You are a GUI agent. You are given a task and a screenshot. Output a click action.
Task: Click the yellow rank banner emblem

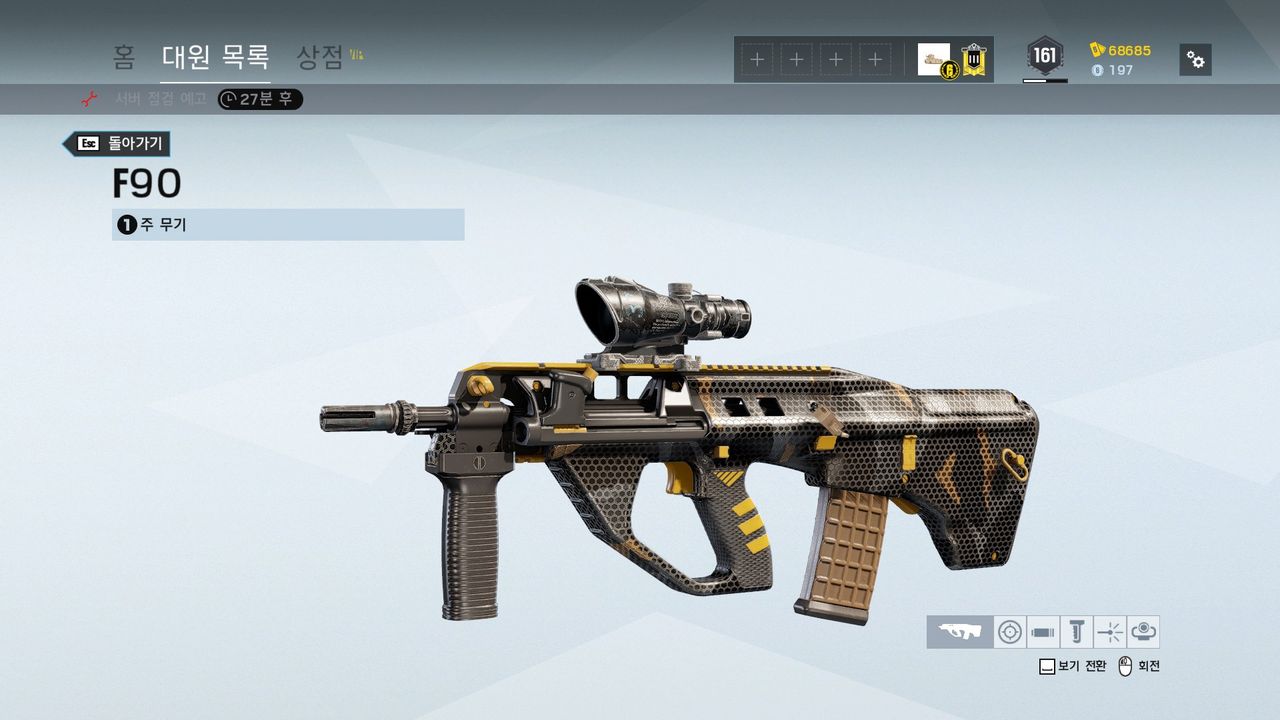click(x=974, y=60)
